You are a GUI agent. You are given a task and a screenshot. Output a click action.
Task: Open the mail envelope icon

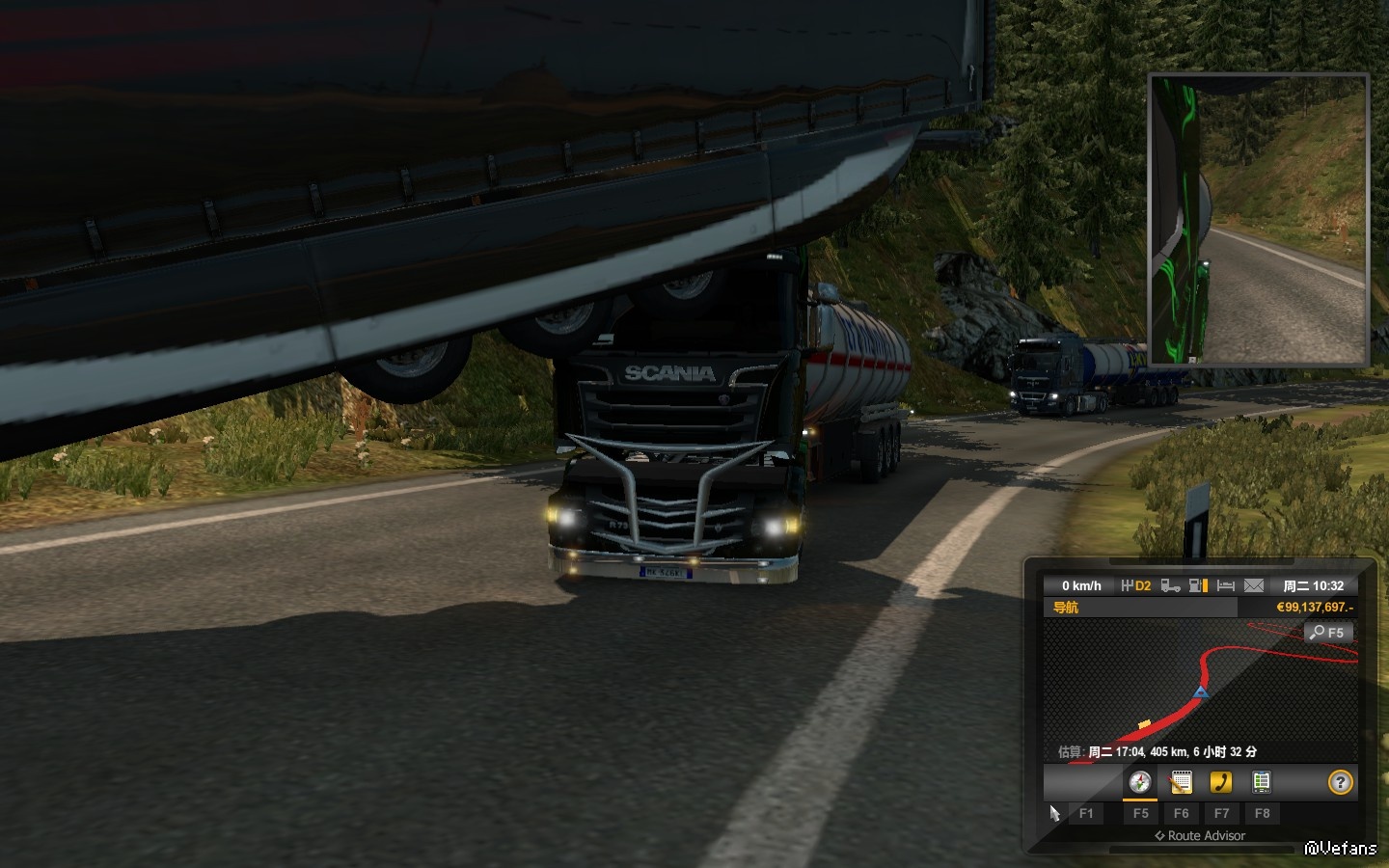pyautogui.click(x=1254, y=585)
